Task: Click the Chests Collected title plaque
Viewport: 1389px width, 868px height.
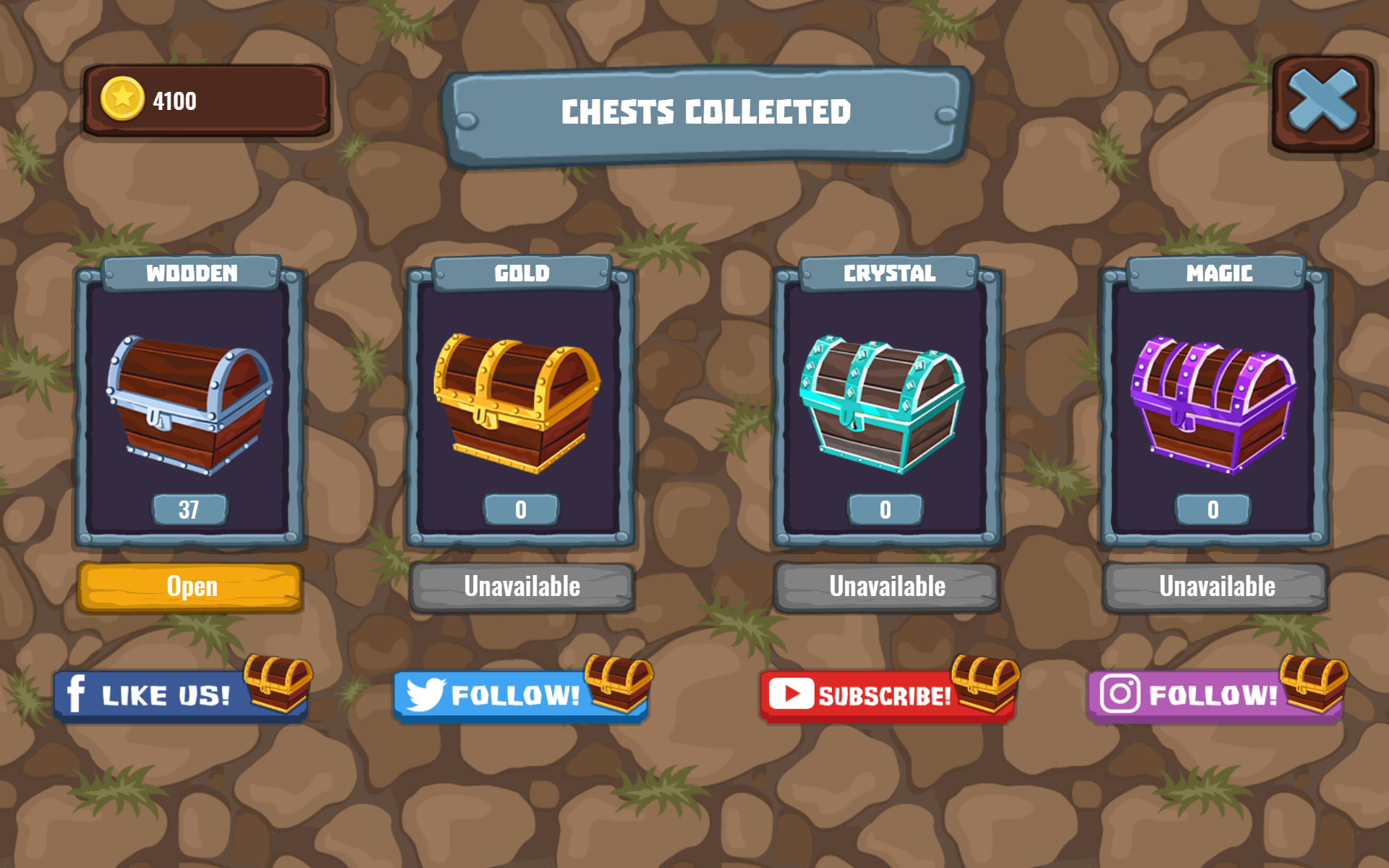Action: [x=707, y=112]
